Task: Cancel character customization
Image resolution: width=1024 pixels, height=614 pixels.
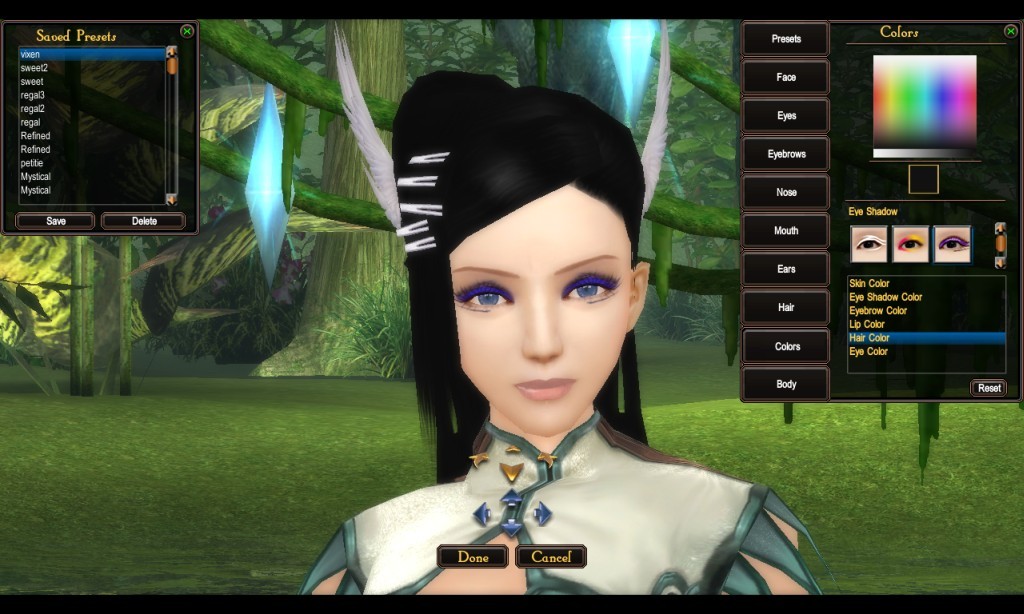Action: [551, 557]
